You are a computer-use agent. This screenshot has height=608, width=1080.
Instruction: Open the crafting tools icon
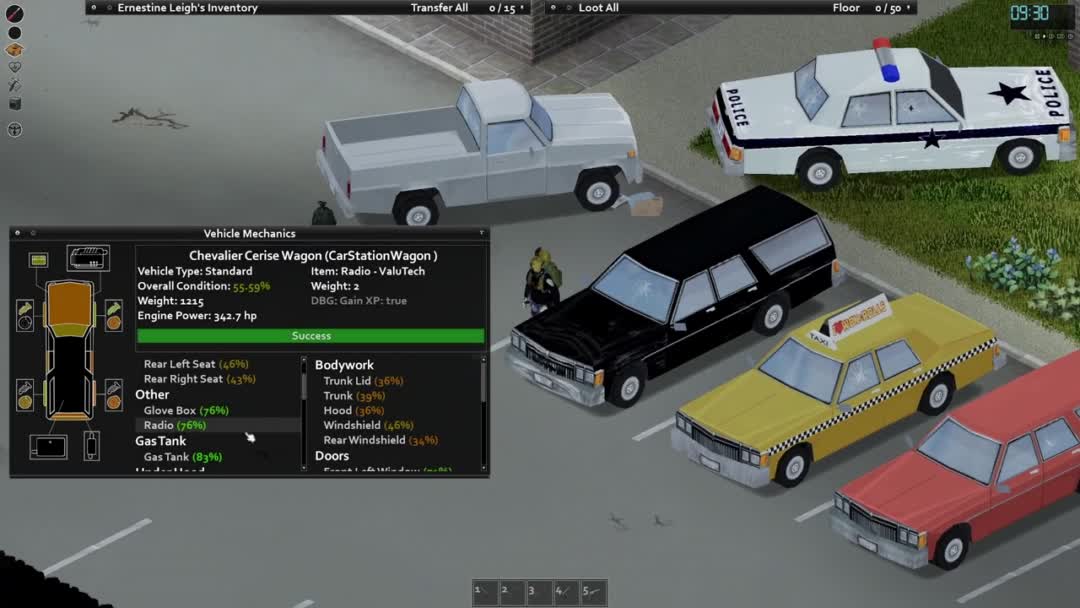tap(15, 86)
